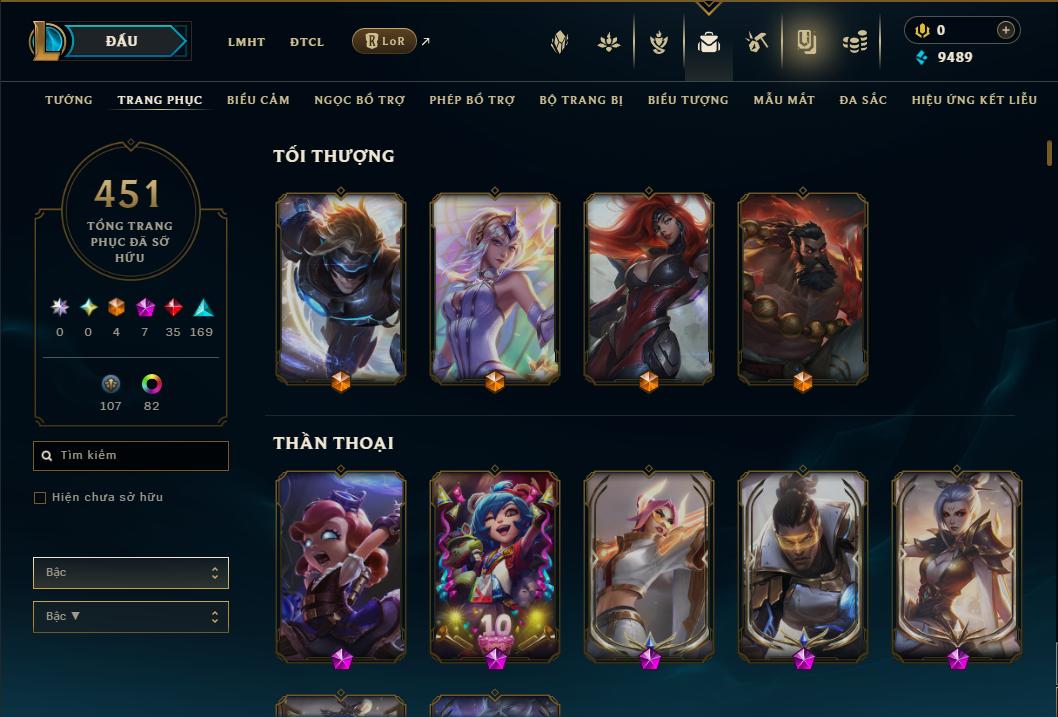This screenshot has height=717, width=1058.
Task: Switch to the ĐA SẮC tab
Action: (x=863, y=100)
